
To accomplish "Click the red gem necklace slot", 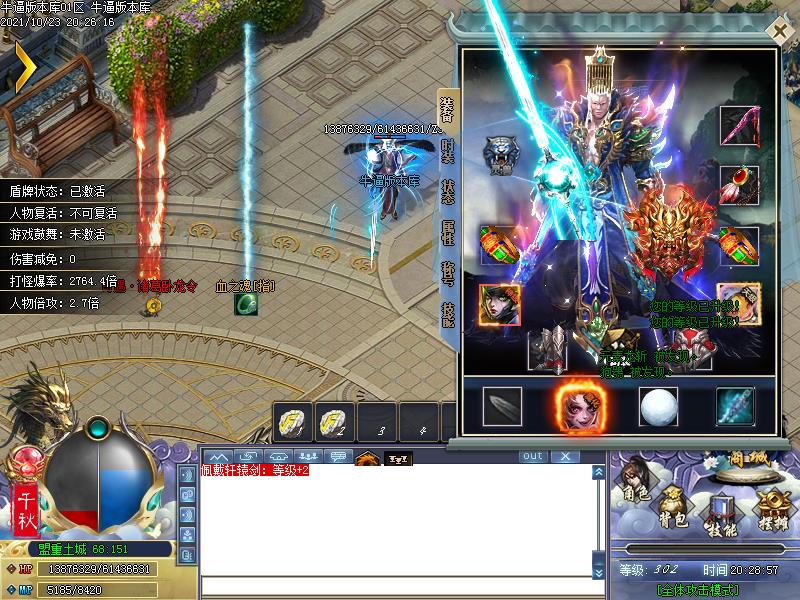I will (738, 185).
